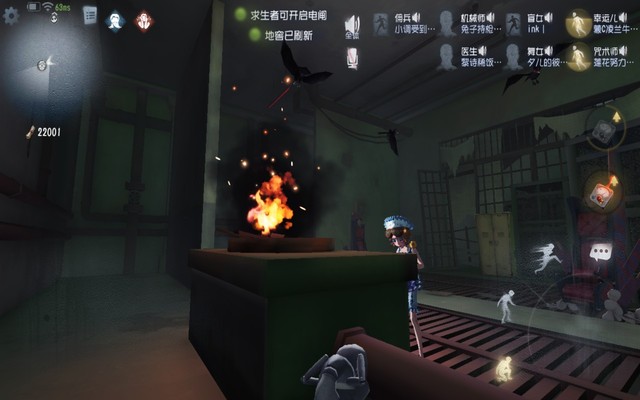Viewport: 640px width, 400px height.
Task: Tap the red diamond persona icon
Action: tap(144, 20)
